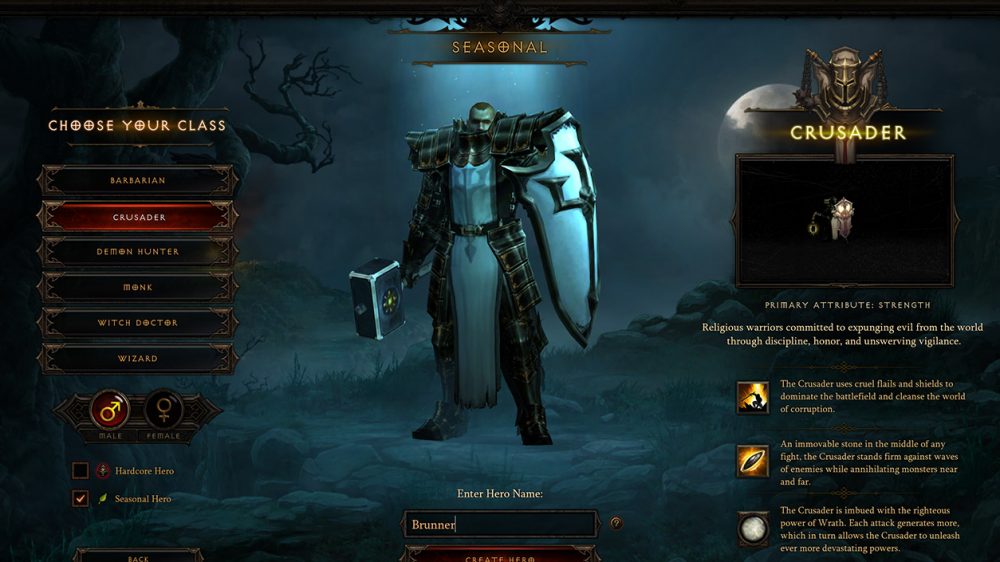Choose the Crusader class button
Viewport: 1000px width, 562px height.
[x=137, y=217]
